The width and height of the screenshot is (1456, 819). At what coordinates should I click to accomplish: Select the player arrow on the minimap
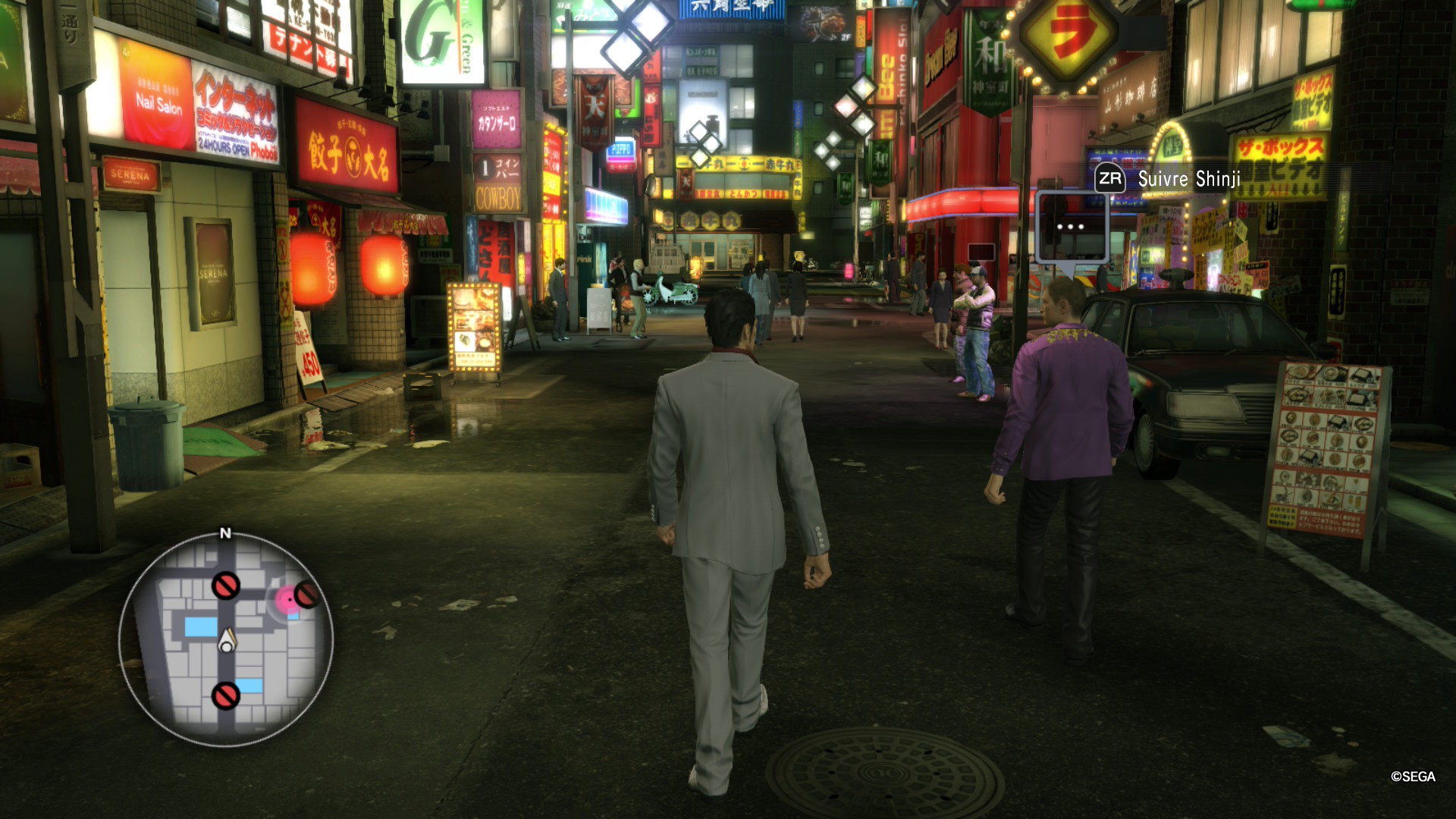click(227, 640)
